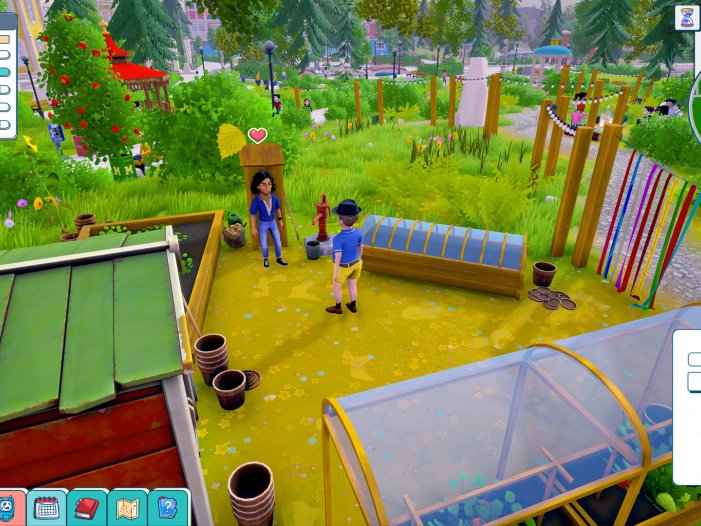Open the question mark help book
Image resolution: width=701 pixels, height=526 pixels.
pyautogui.click(x=167, y=507)
